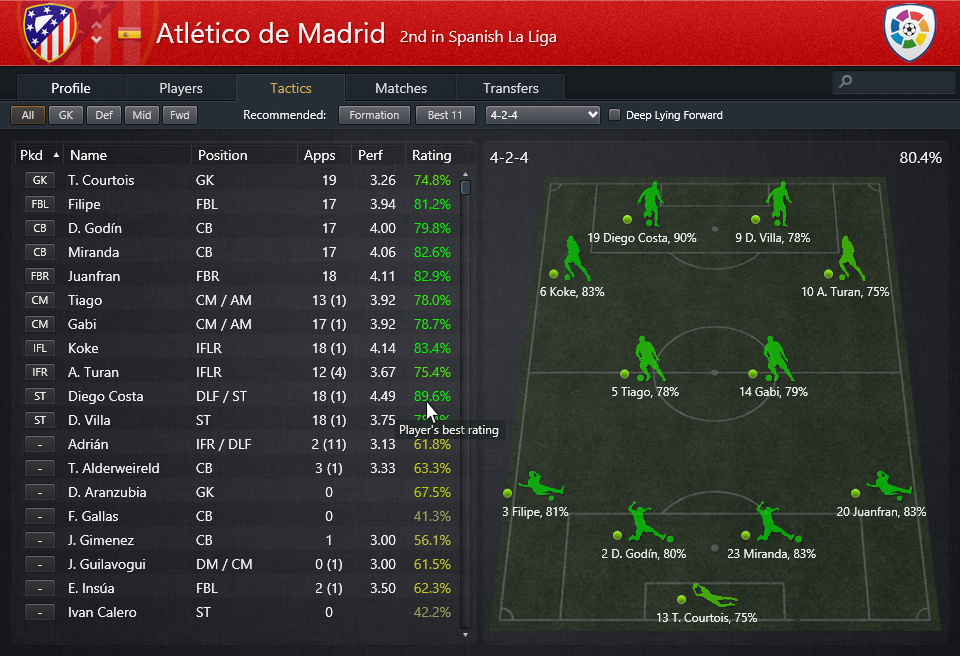Choose the recommended Best 11
Screen dimensions: 960x656
click(x=445, y=115)
